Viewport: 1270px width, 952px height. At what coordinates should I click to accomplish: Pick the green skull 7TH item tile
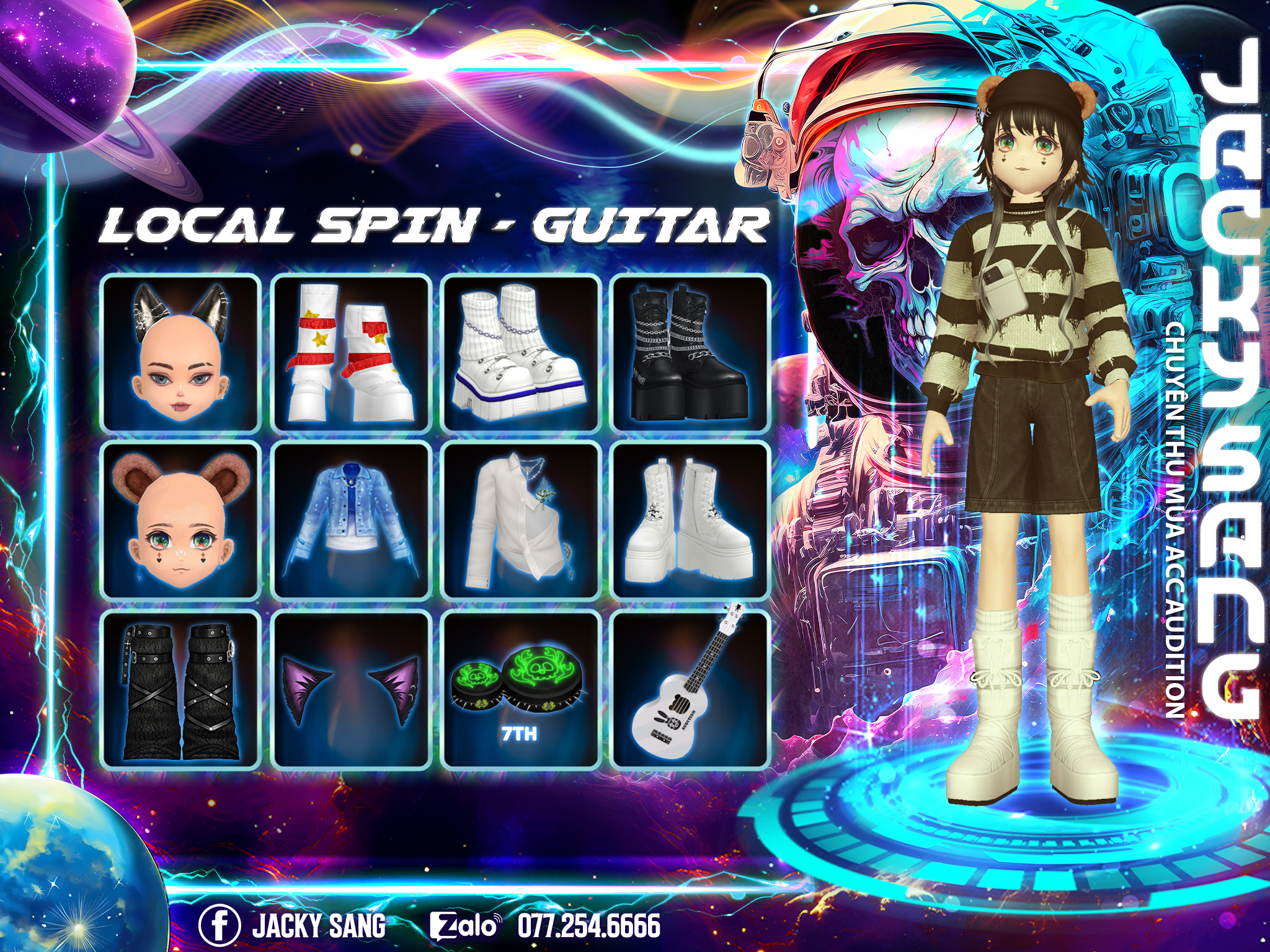click(x=520, y=690)
